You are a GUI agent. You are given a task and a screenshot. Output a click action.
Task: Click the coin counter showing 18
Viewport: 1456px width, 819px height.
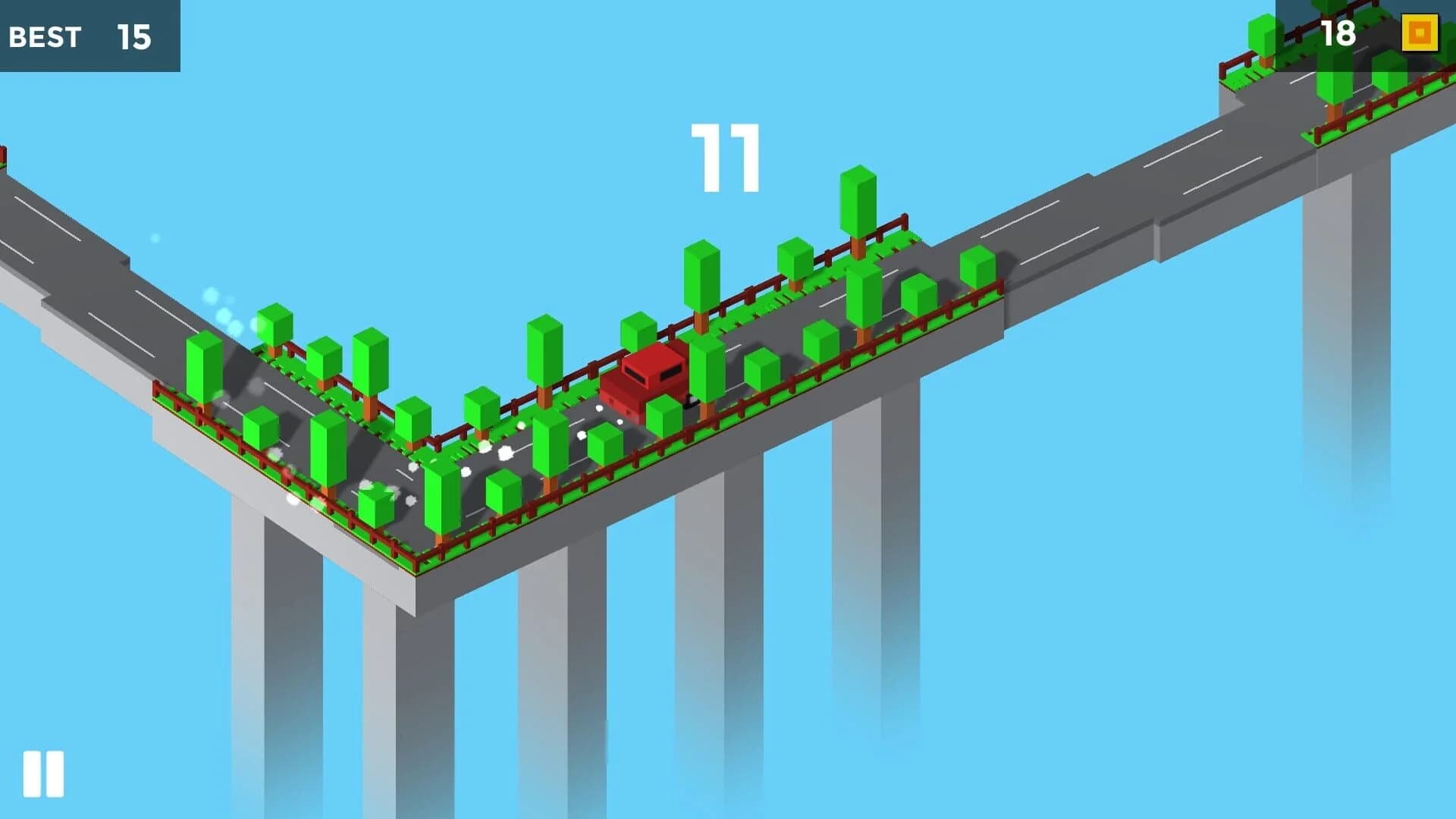point(1339,33)
